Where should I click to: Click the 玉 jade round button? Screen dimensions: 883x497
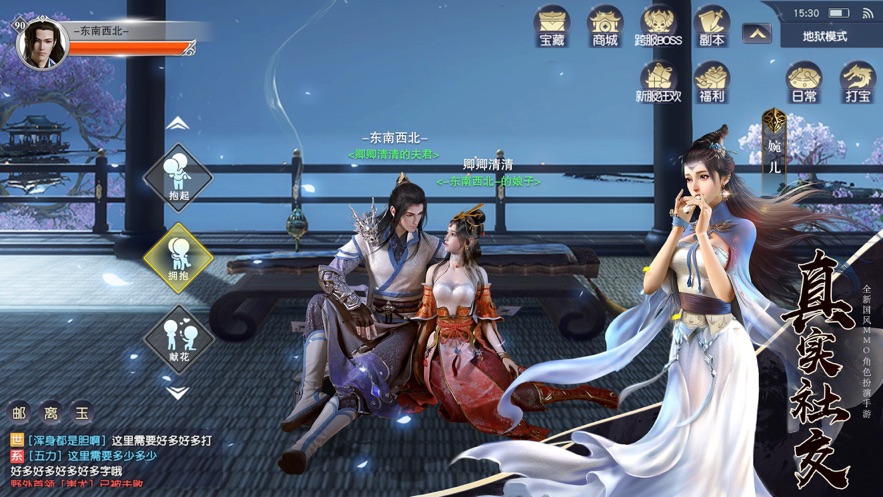click(x=83, y=412)
